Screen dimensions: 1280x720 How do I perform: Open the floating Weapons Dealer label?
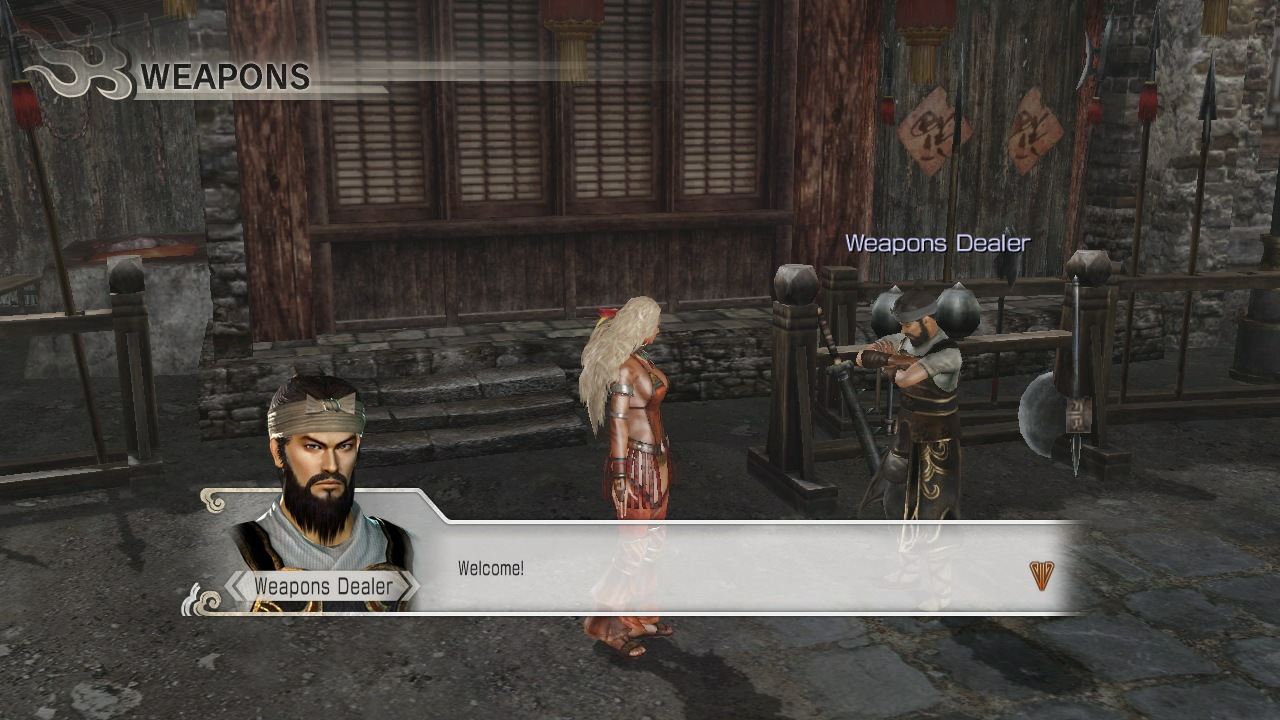pyautogui.click(x=938, y=243)
